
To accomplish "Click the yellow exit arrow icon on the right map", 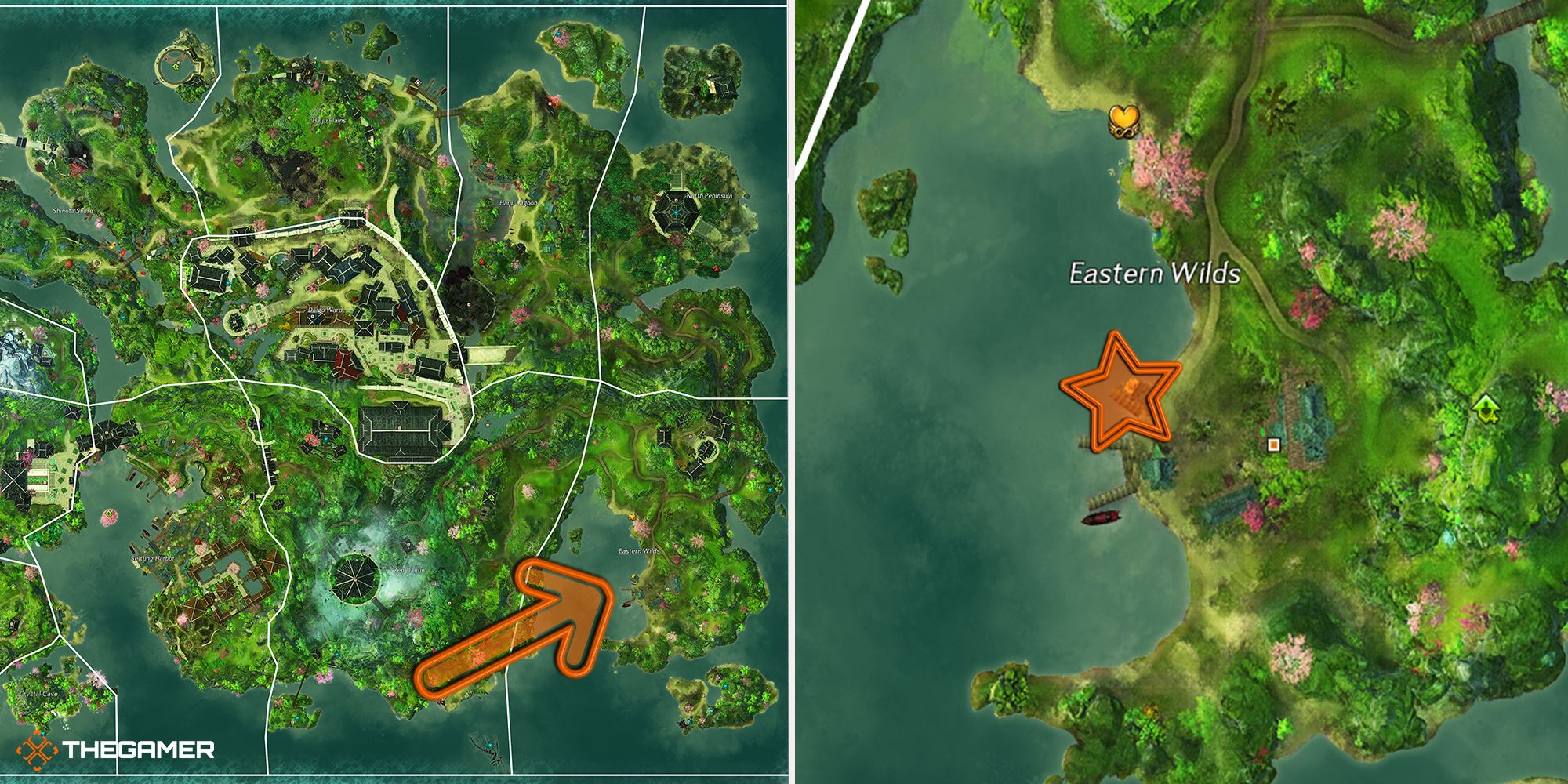I will (1486, 408).
